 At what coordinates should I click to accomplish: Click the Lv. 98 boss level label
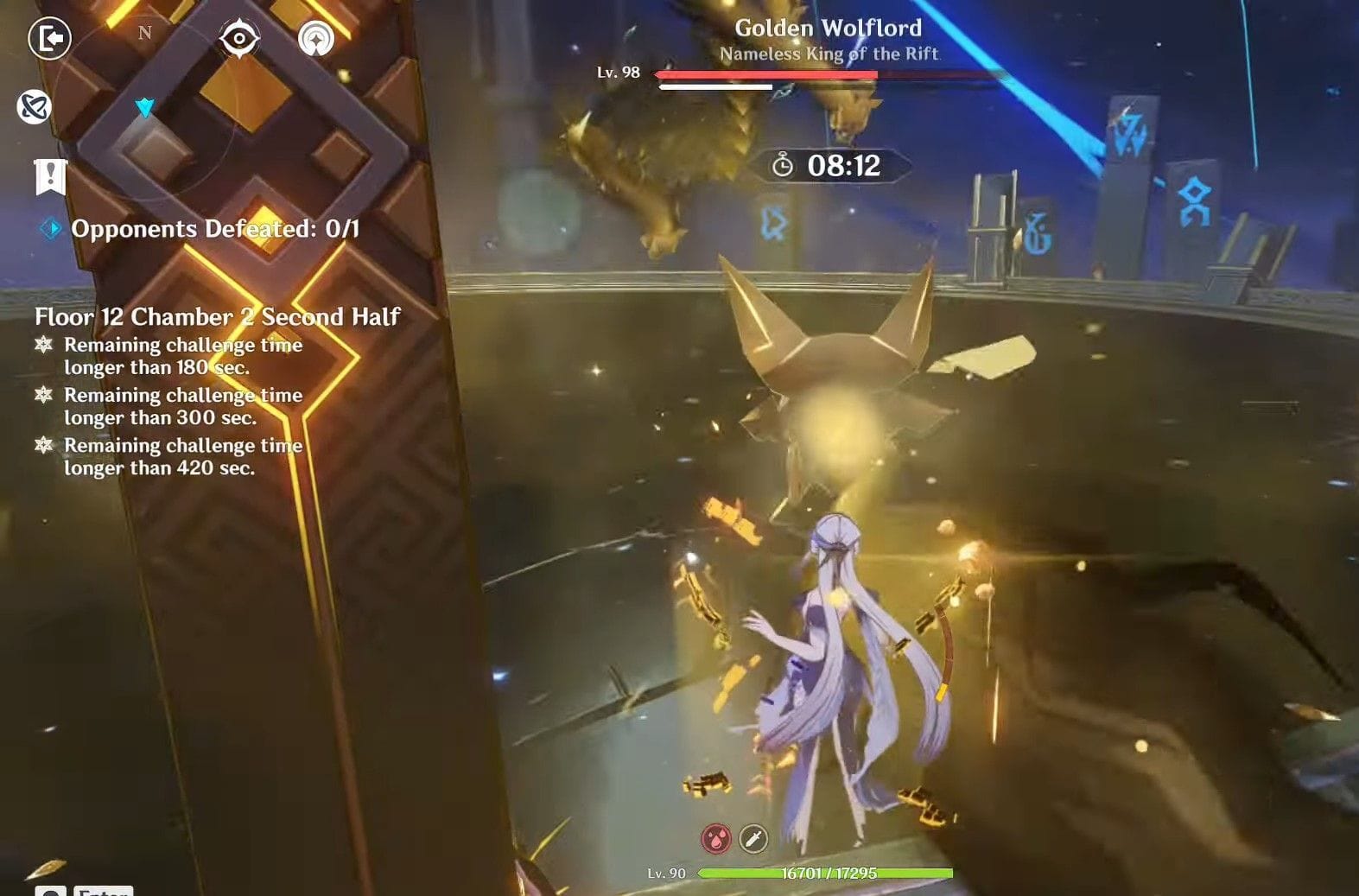(618, 73)
